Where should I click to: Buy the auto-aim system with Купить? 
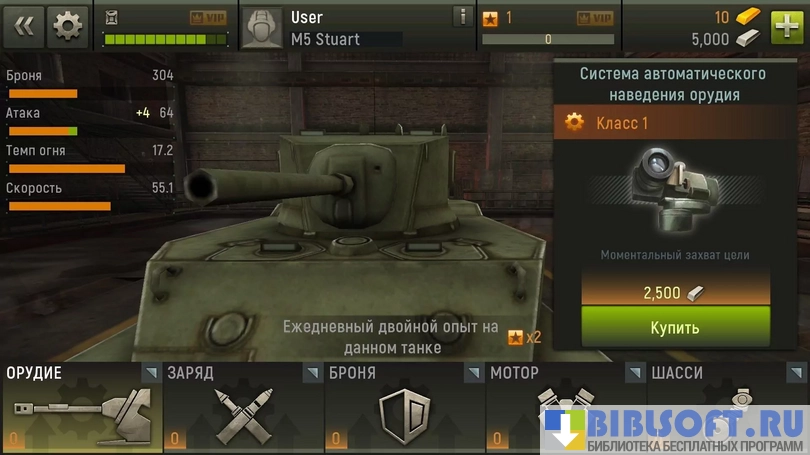tap(675, 327)
